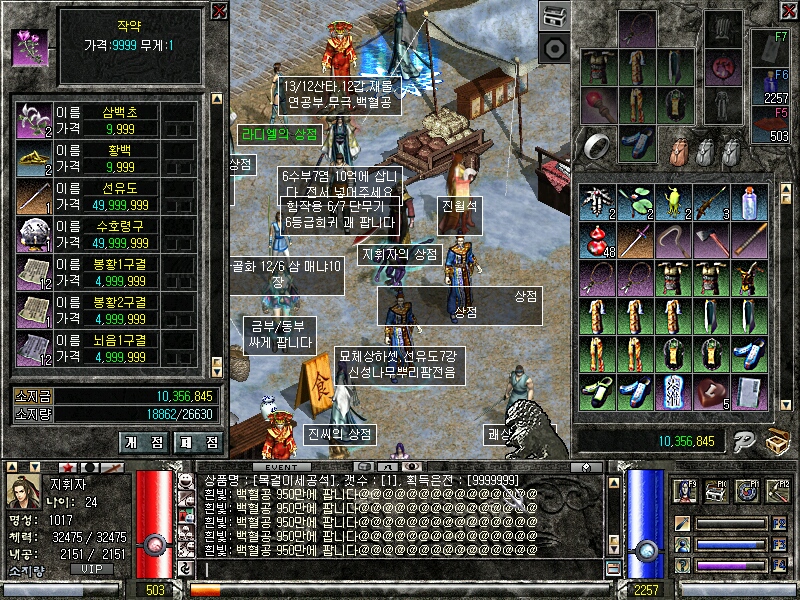Click the 폐점 close-shop button

coord(197,441)
